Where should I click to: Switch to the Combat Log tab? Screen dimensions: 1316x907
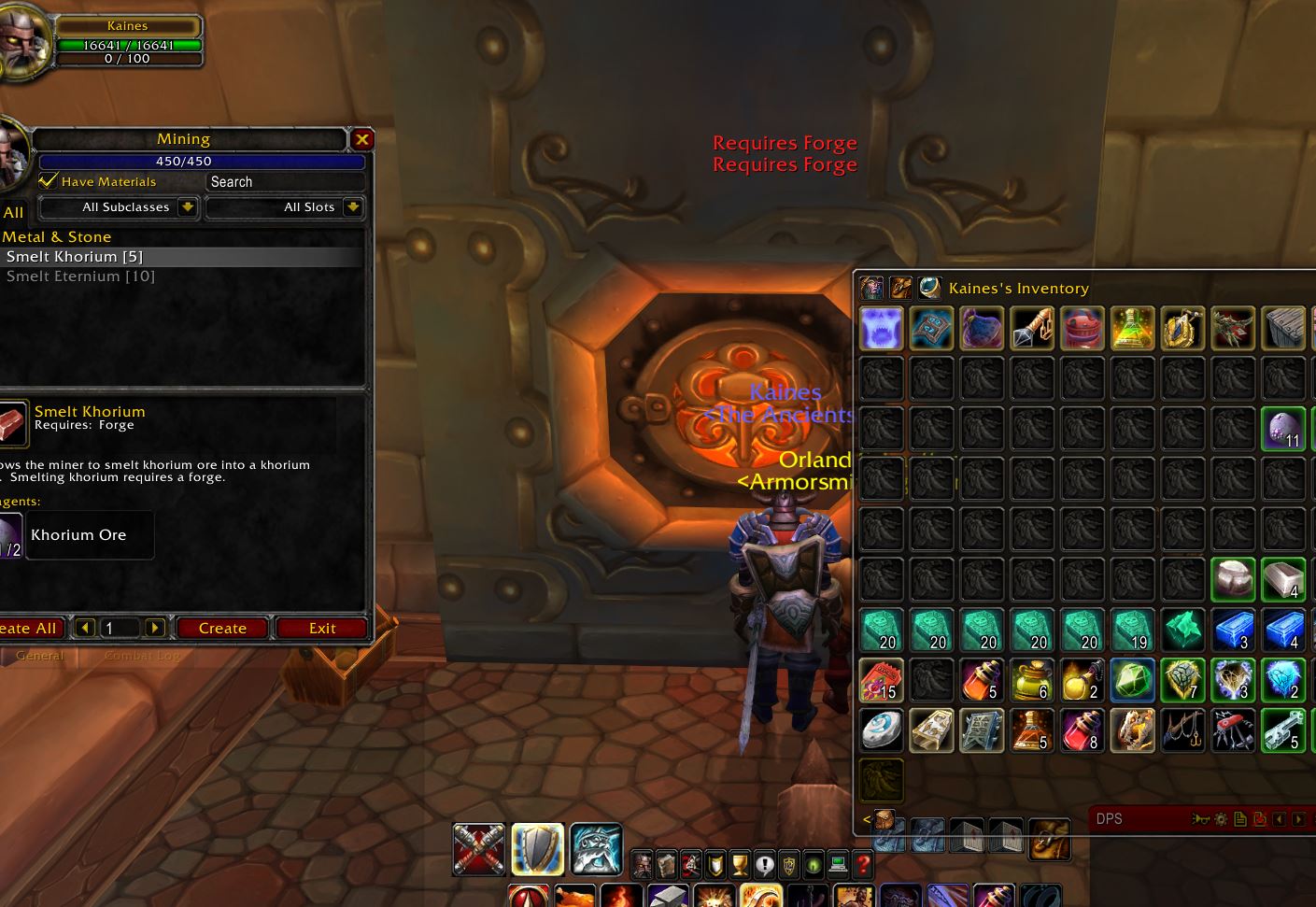click(142, 655)
